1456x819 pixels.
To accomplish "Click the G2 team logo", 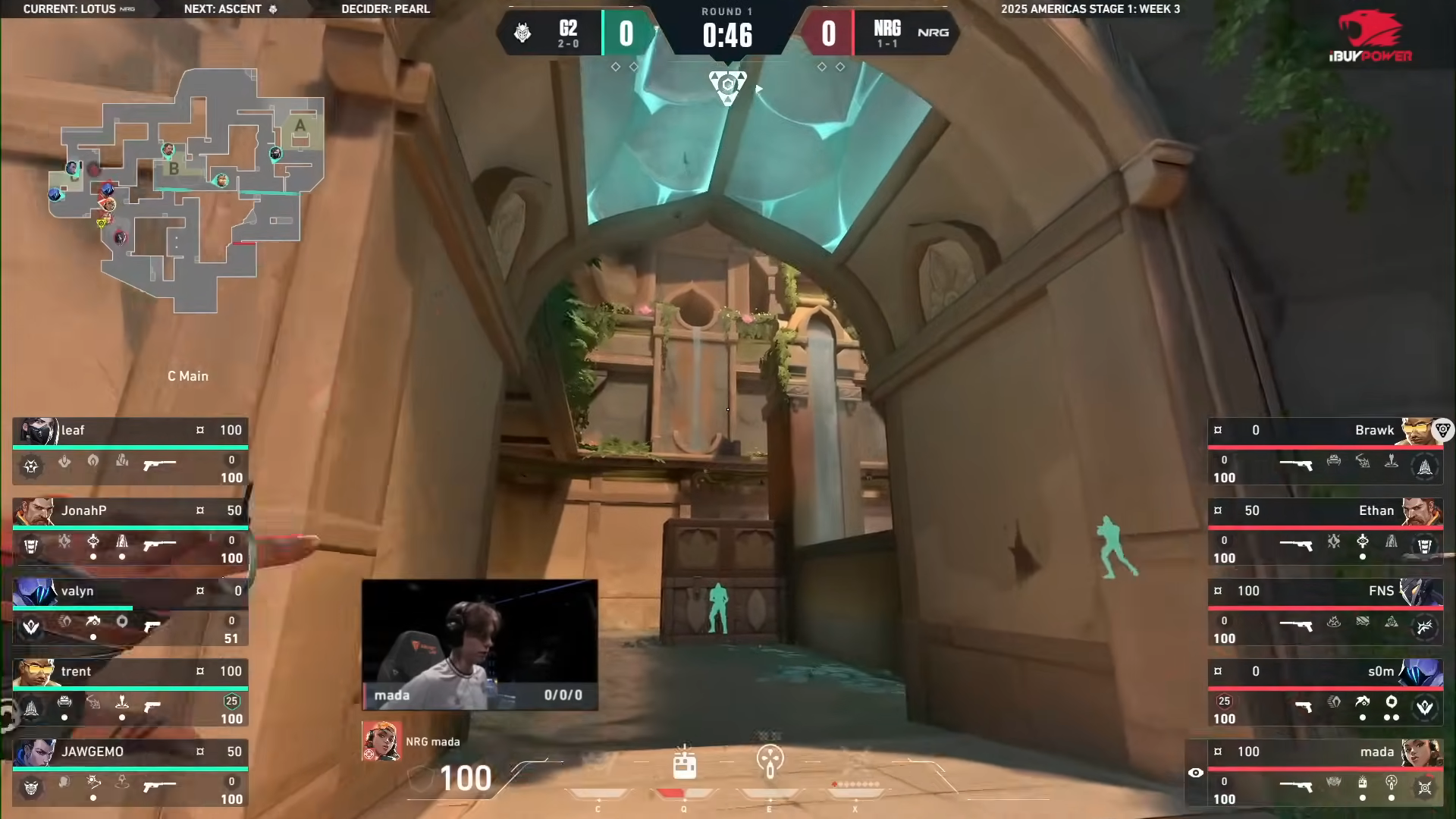I will [522, 33].
